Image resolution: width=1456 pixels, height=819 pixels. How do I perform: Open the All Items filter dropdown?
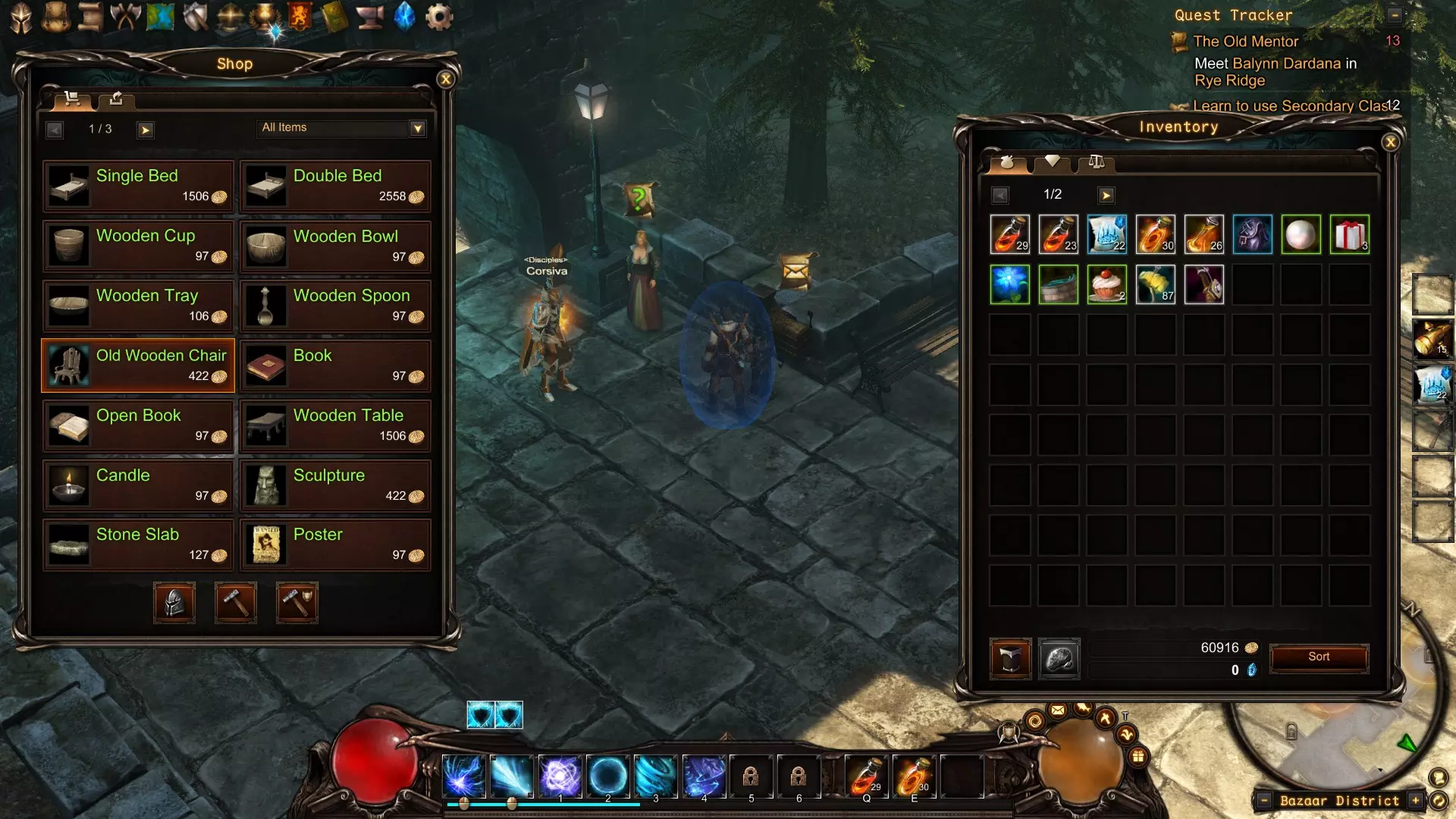pos(417,128)
